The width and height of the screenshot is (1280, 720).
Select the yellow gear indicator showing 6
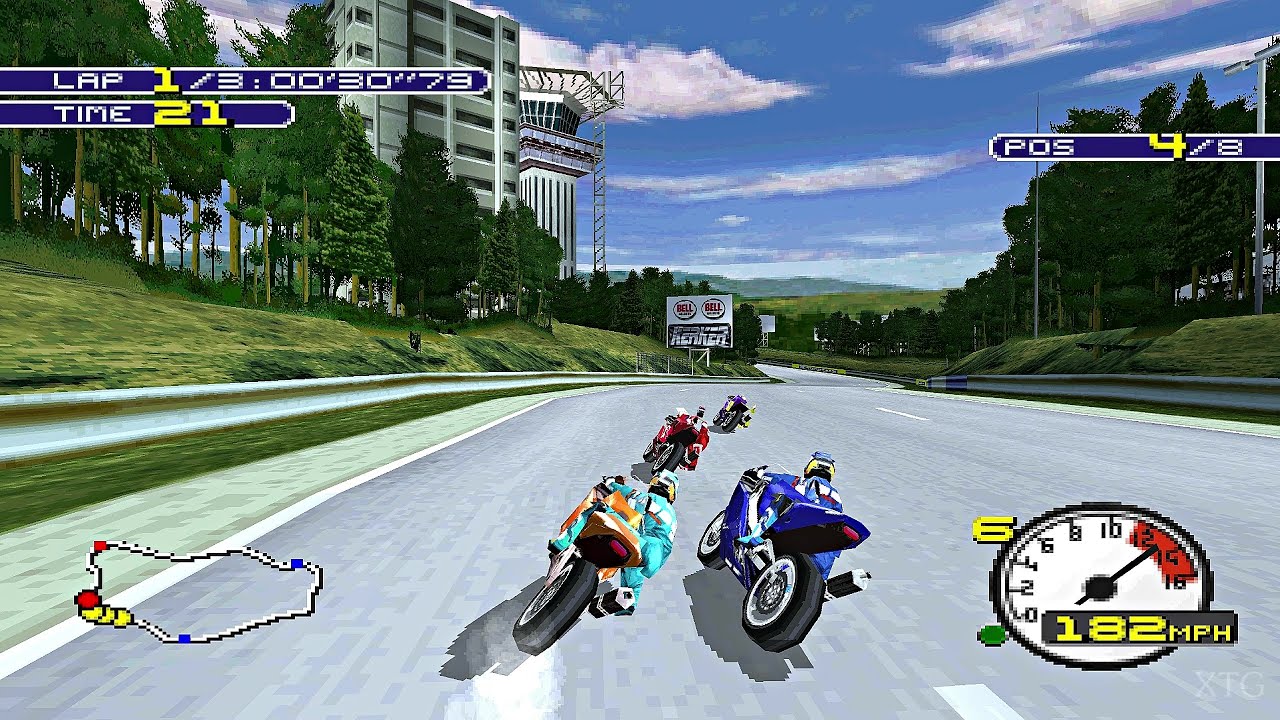click(992, 530)
